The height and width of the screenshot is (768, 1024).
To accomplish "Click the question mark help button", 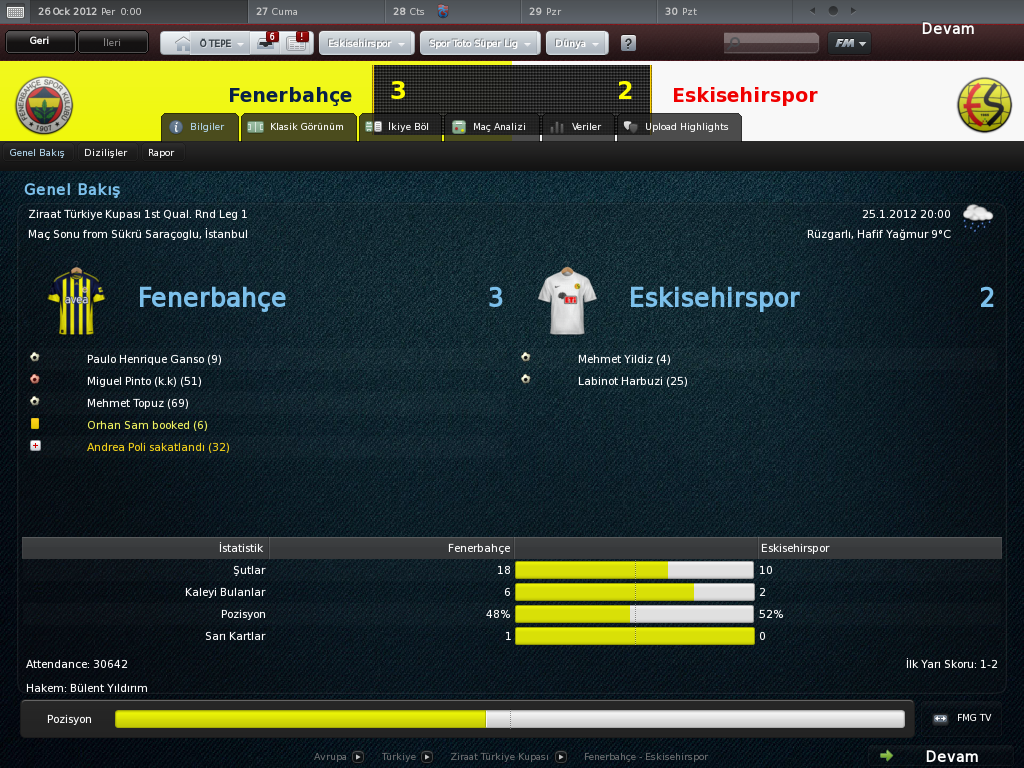I will (628, 44).
